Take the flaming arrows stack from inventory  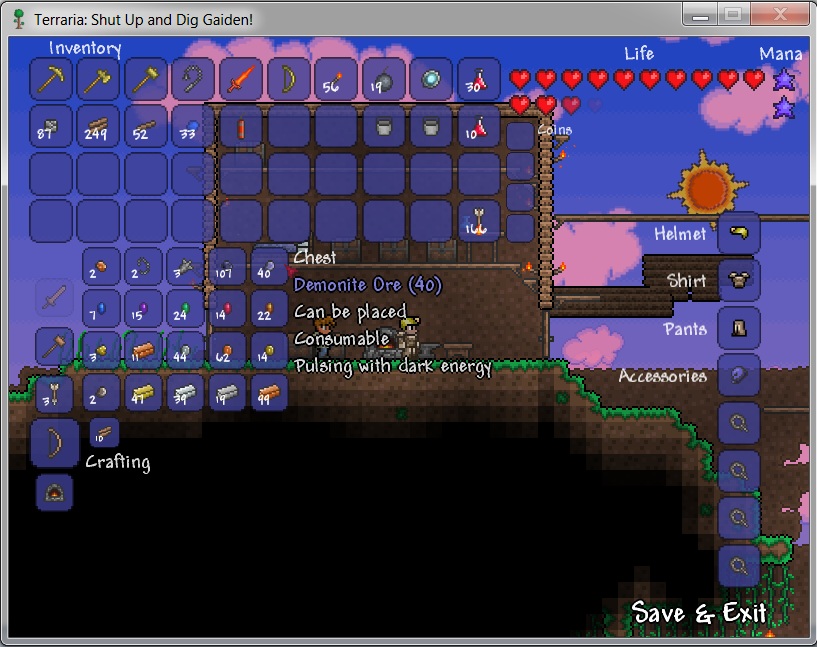[479, 221]
